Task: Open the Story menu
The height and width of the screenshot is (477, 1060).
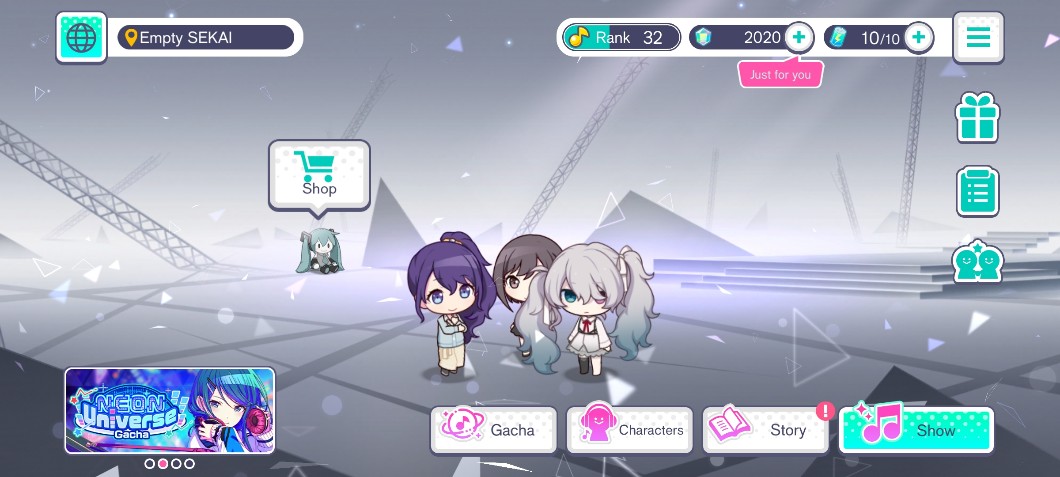Action: pyautogui.click(x=766, y=429)
